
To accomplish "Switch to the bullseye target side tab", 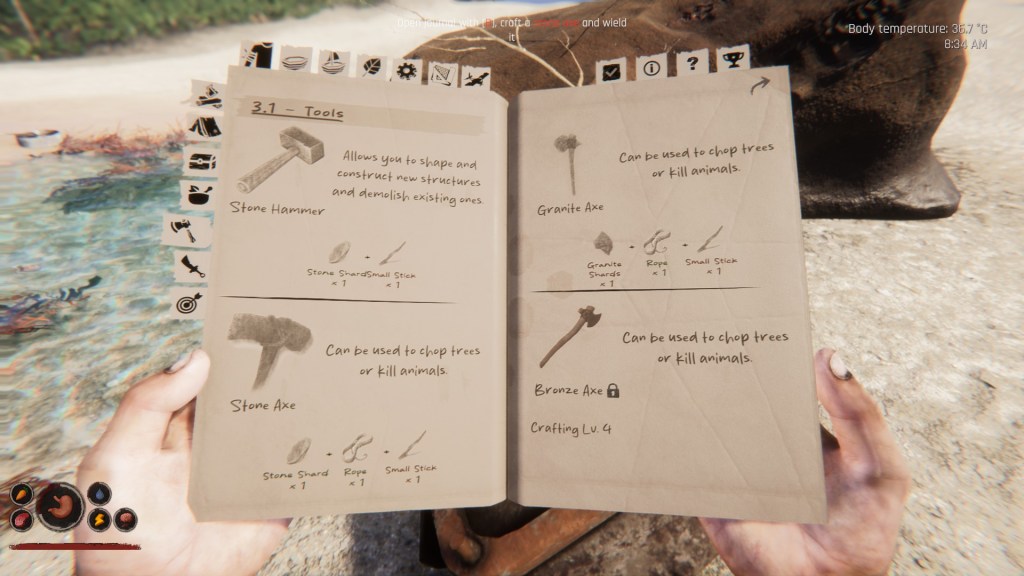I will coord(189,302).
